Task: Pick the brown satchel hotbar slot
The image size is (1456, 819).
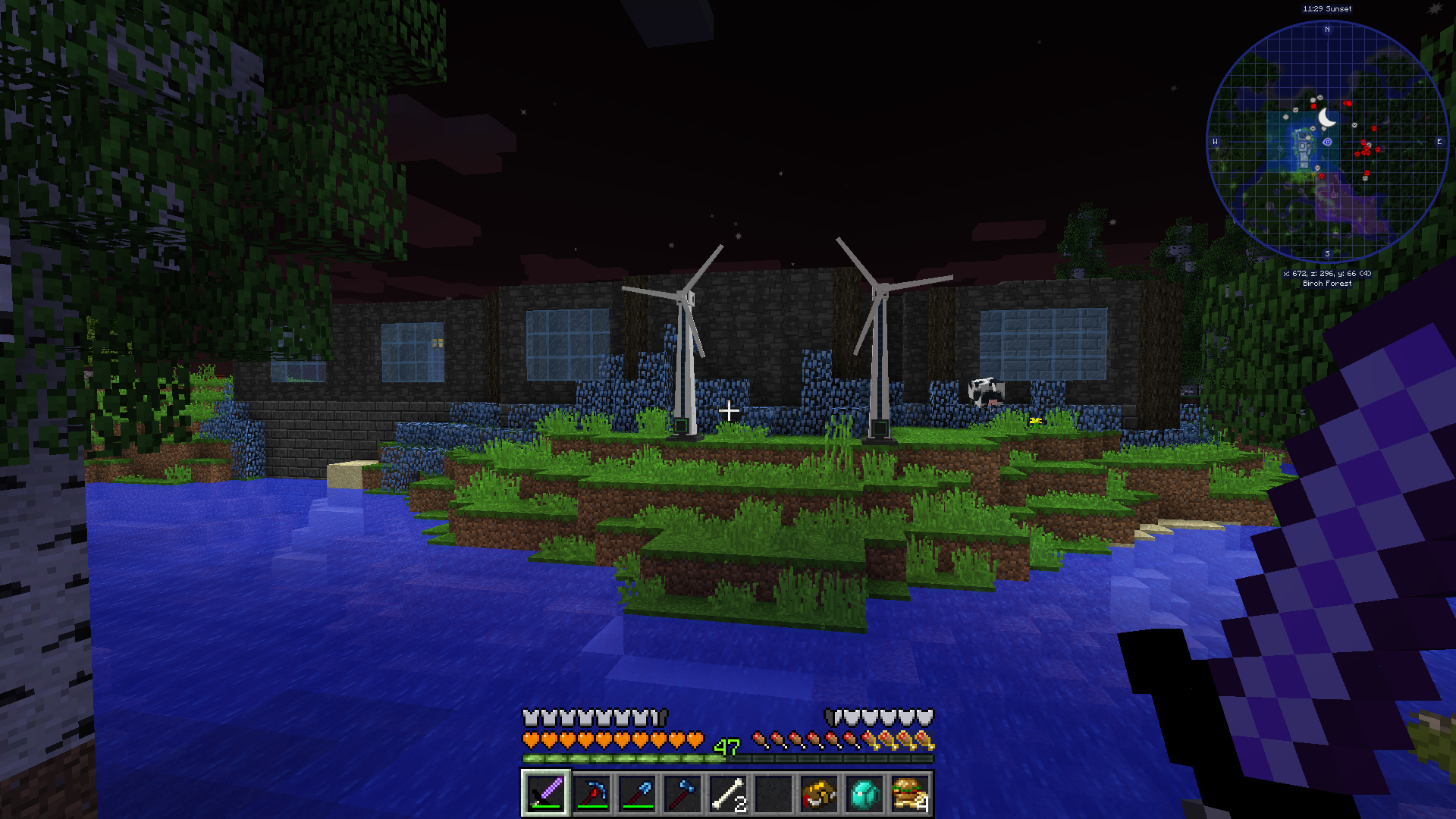Action: click(x=819, y=793)
